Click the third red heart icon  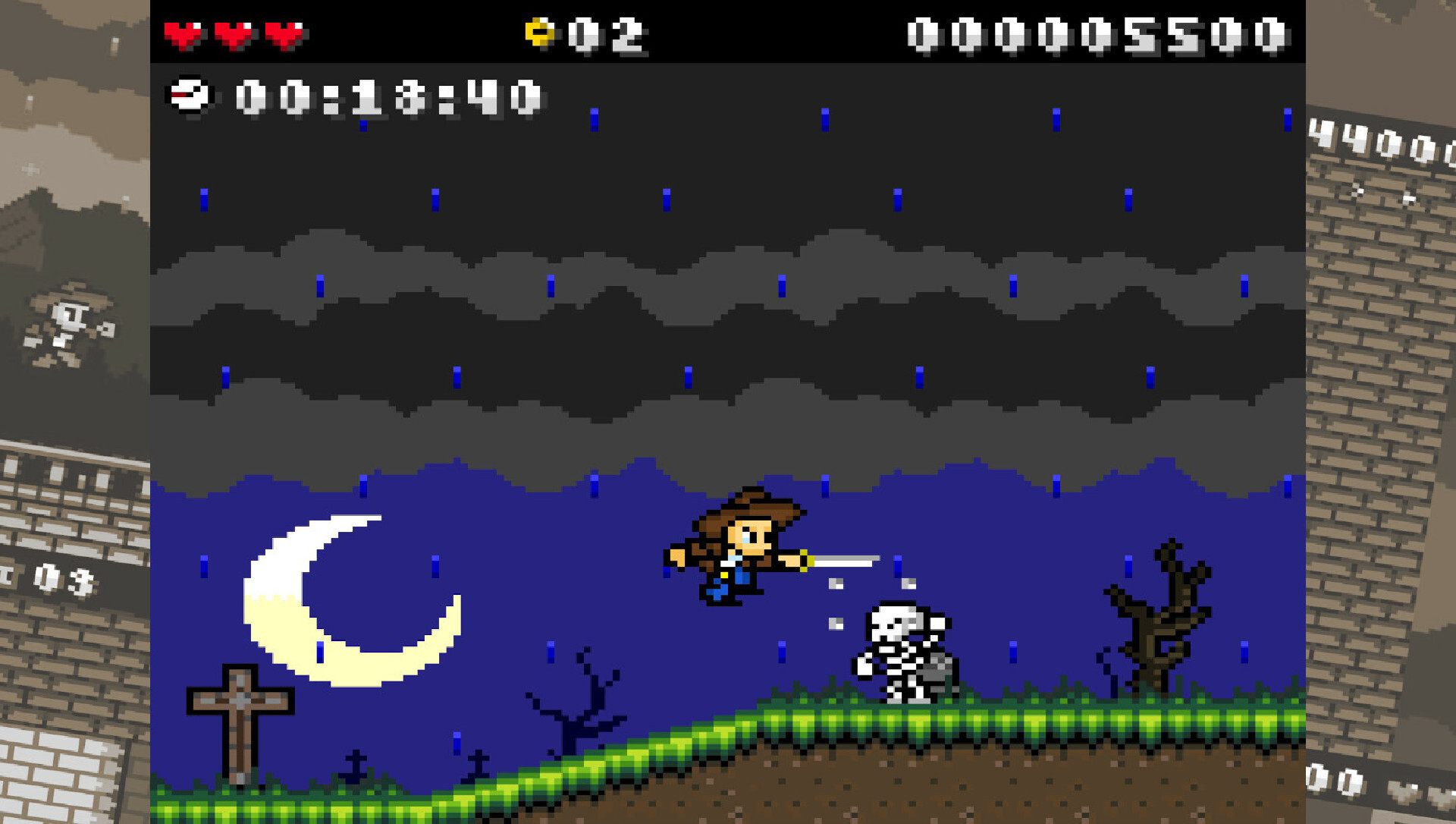tap(283, 32)
